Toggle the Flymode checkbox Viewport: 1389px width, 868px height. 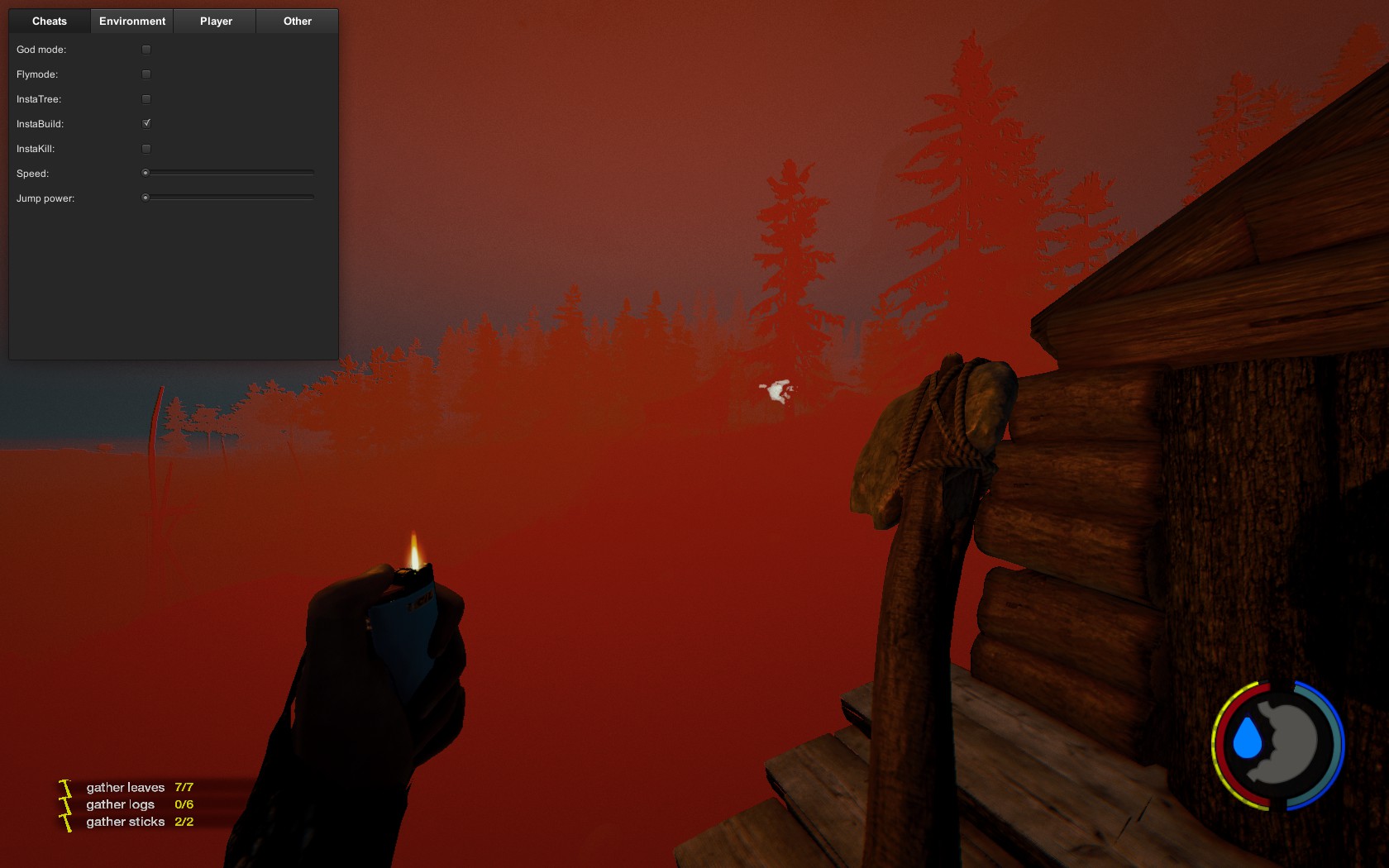(x=146, y=74)
